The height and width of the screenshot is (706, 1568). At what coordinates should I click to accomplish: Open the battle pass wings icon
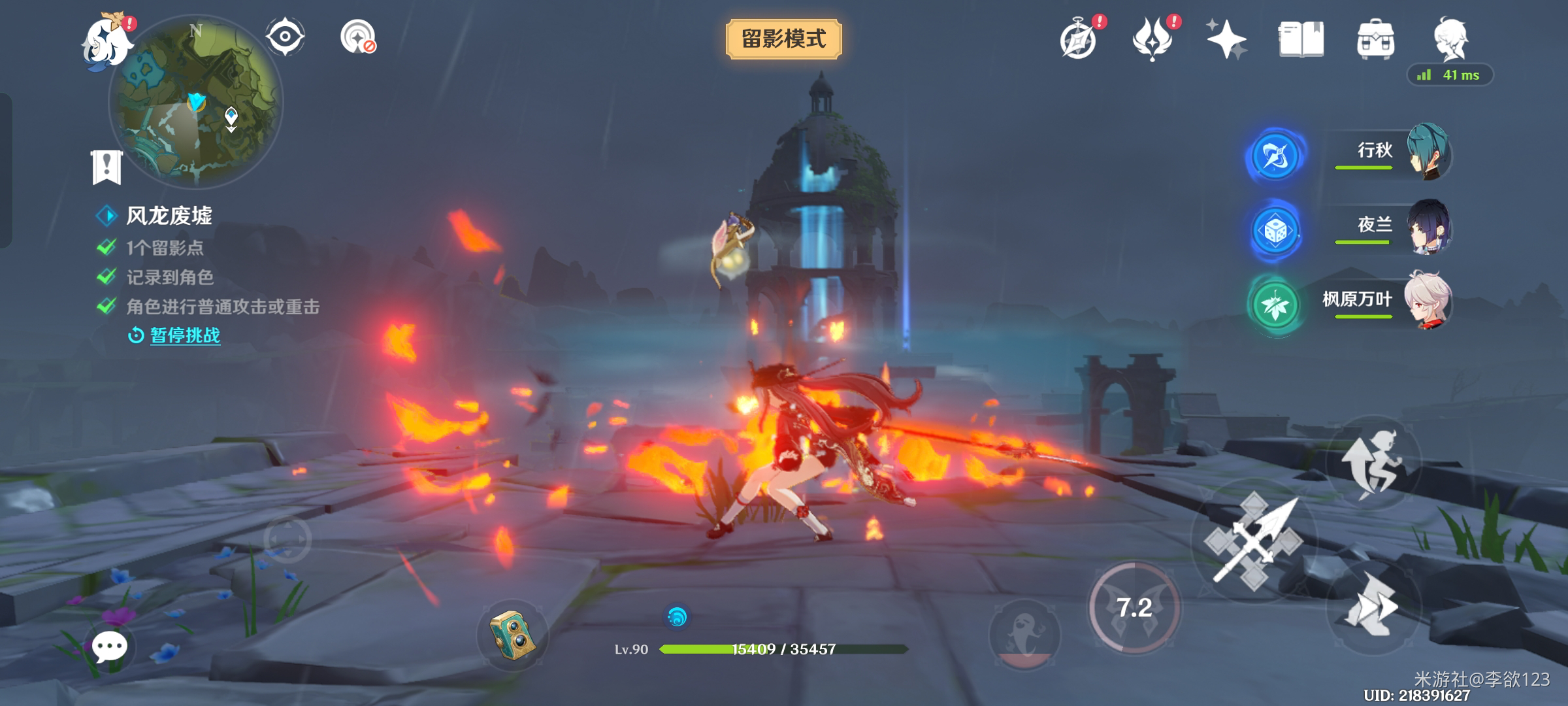[x=1153, y=41]
